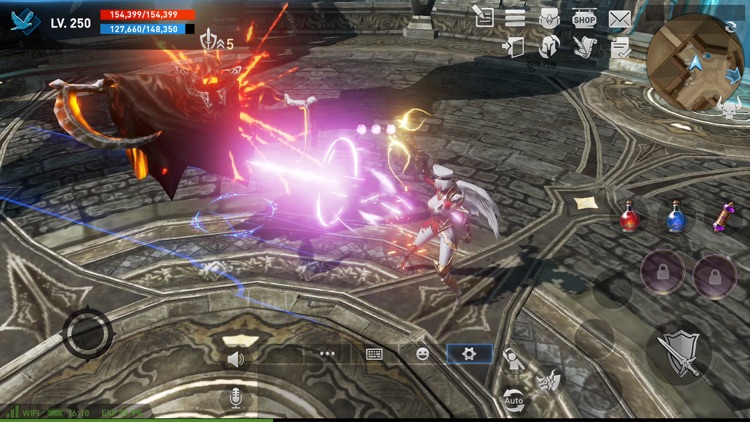Click the minimap refresh arrows
The image size is (750, 422).
[x=729, y=26]
